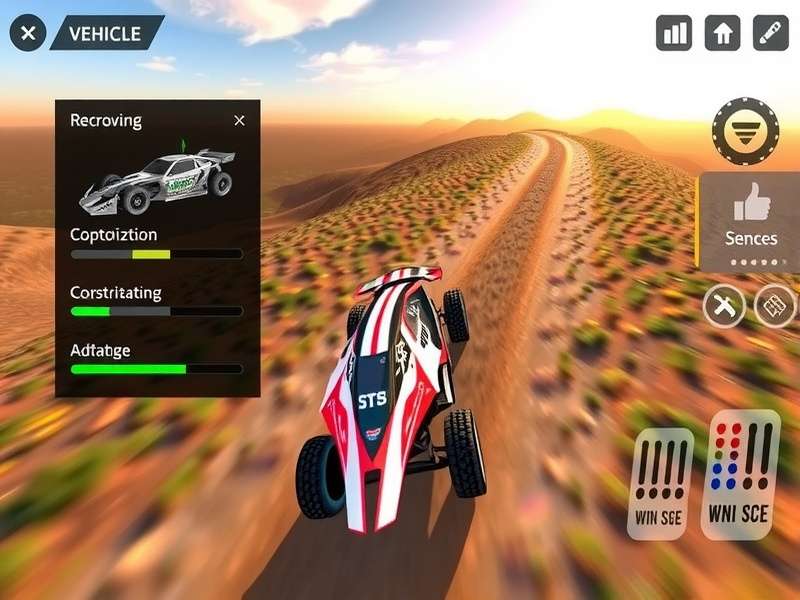This screenshot has height=600, width=800.
Task: Click the round crossed-tools button
Action: point(724,306)
